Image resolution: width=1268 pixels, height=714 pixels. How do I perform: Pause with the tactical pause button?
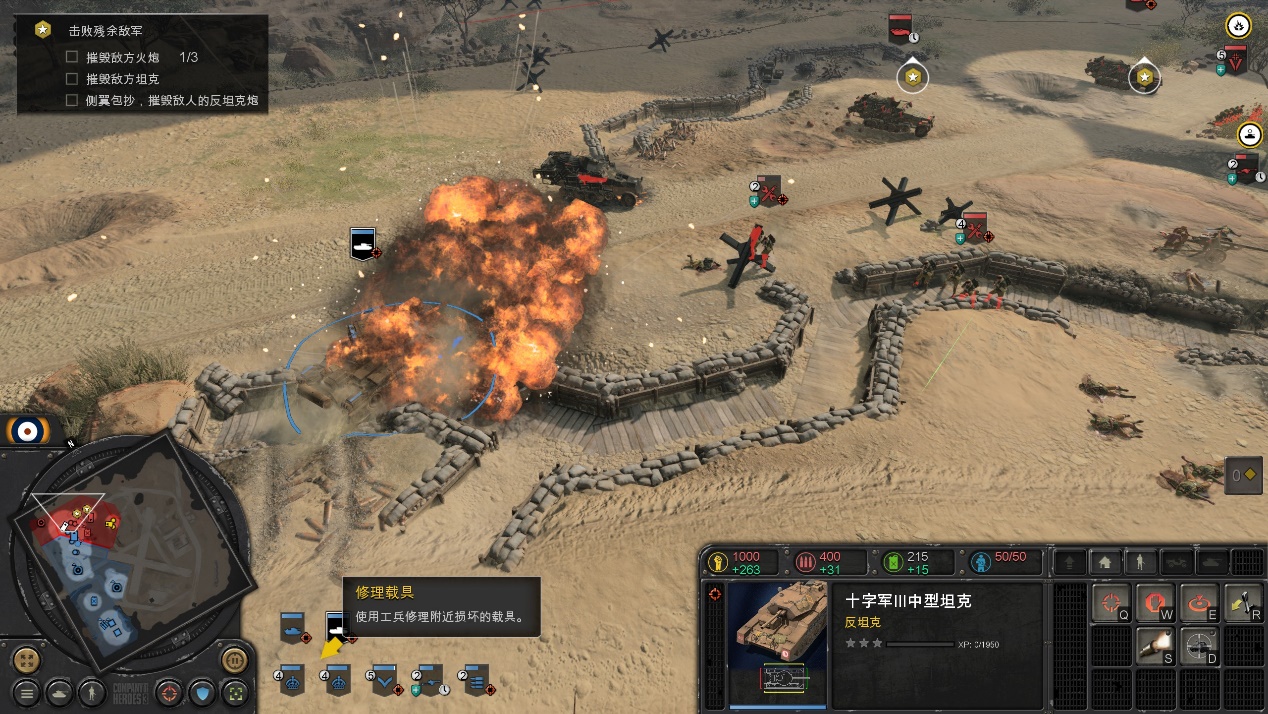point(233,660)
